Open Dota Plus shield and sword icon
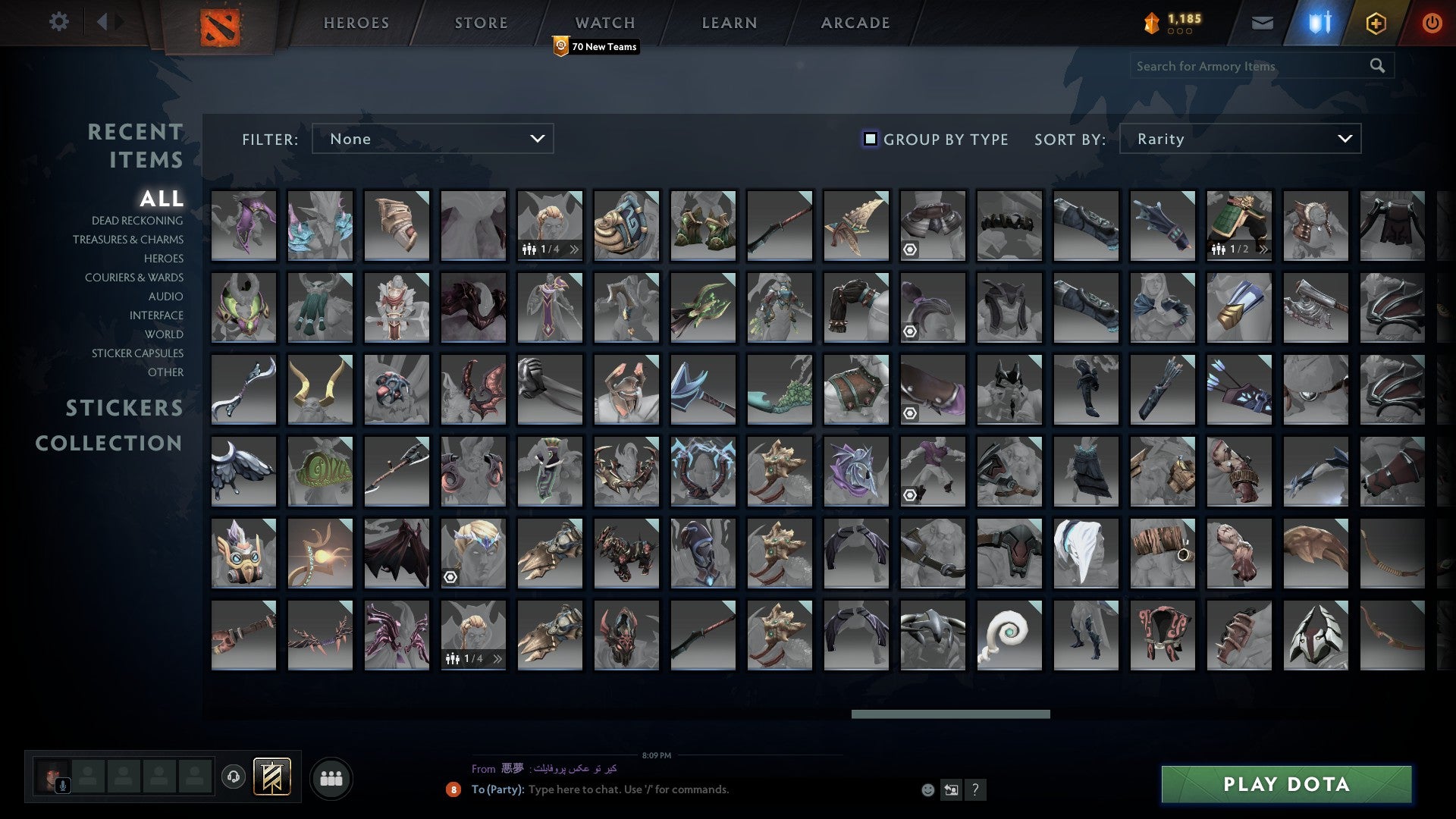This screenshot has height=819, width=1456. tap(1318, 22)
